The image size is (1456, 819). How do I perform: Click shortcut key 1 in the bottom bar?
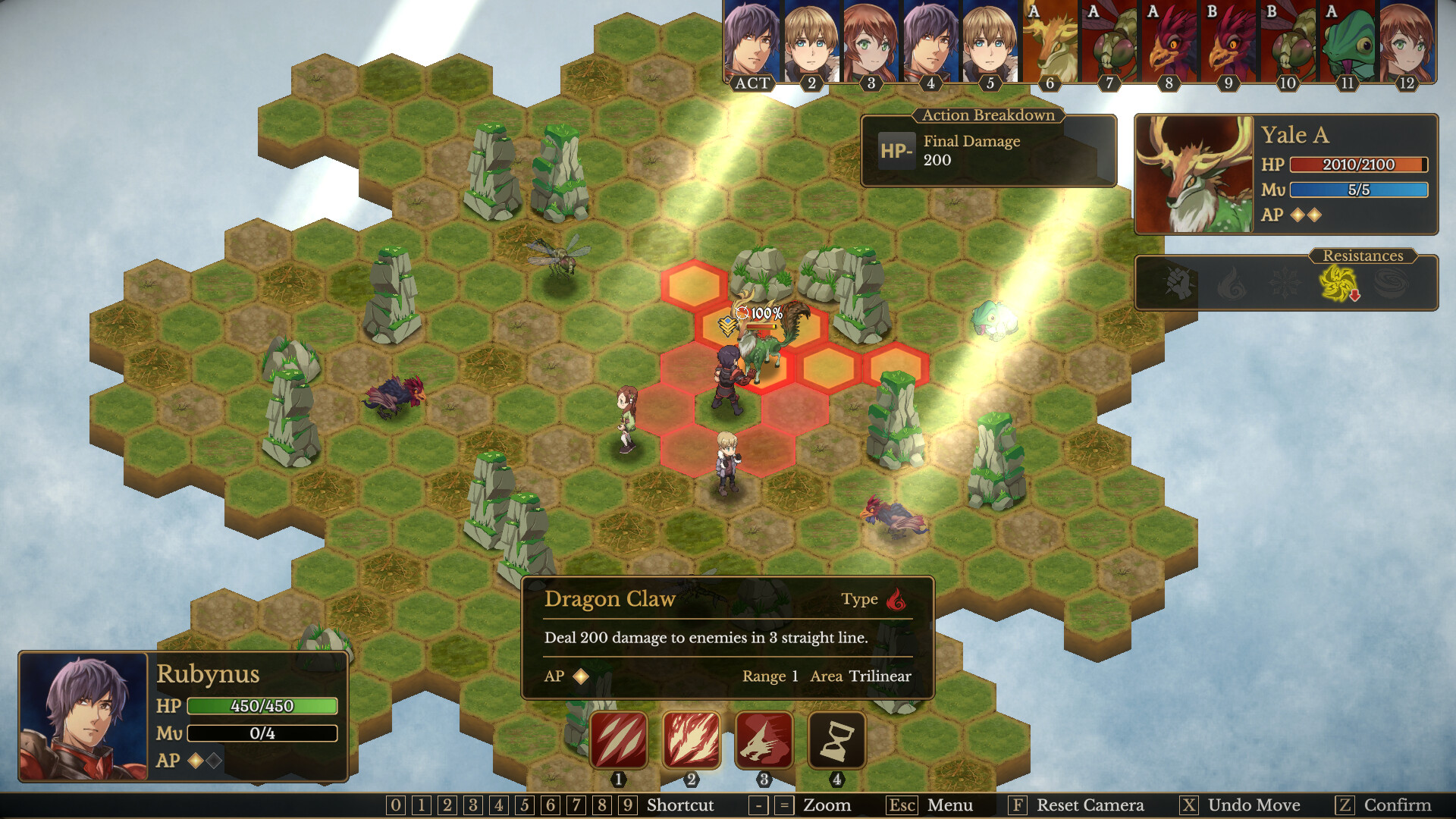point(420,806)
